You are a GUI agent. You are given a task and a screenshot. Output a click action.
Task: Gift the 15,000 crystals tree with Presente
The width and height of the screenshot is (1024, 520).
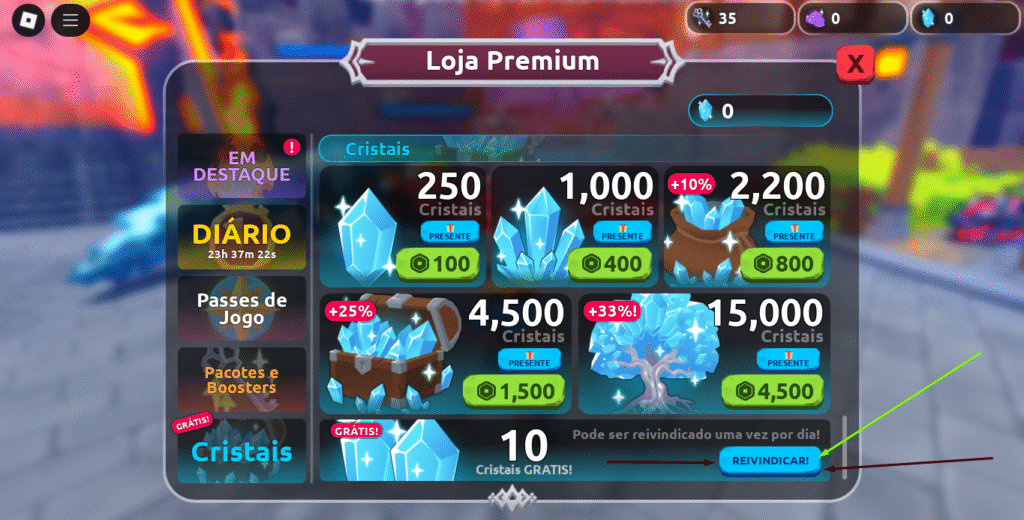coord(790,358)
